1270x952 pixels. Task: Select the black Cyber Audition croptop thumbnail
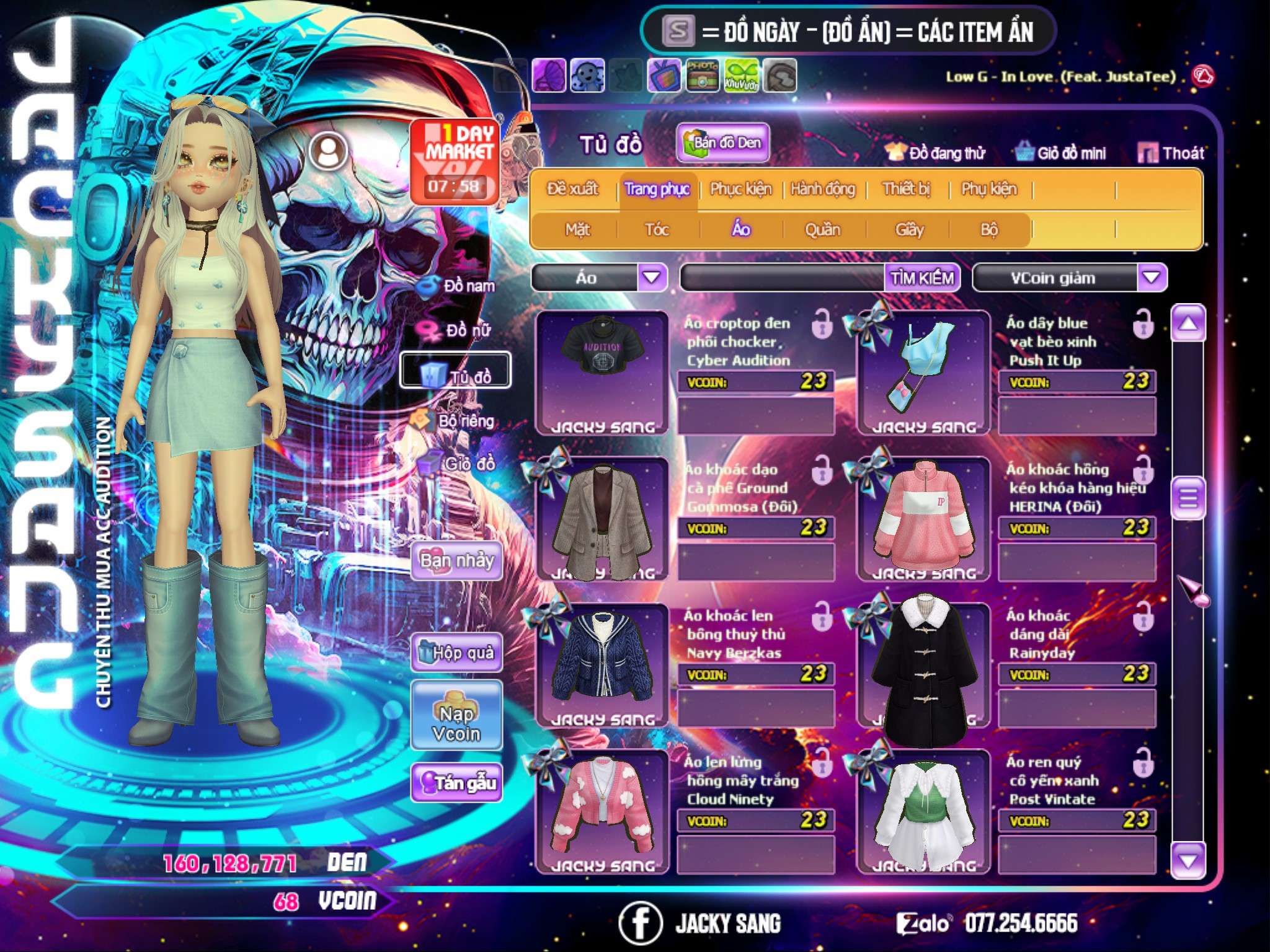point(601,372)
